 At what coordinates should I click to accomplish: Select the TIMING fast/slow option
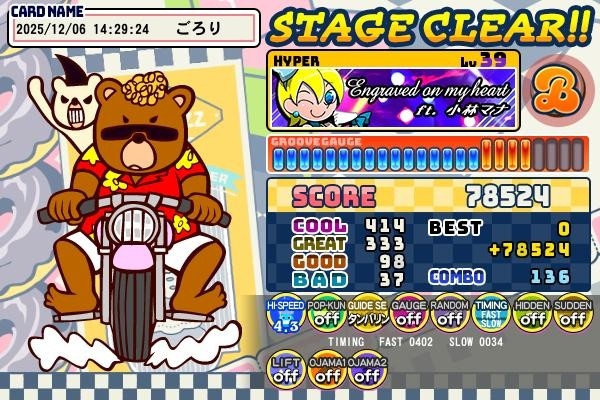pyautogui.click(x=490, y=316)
